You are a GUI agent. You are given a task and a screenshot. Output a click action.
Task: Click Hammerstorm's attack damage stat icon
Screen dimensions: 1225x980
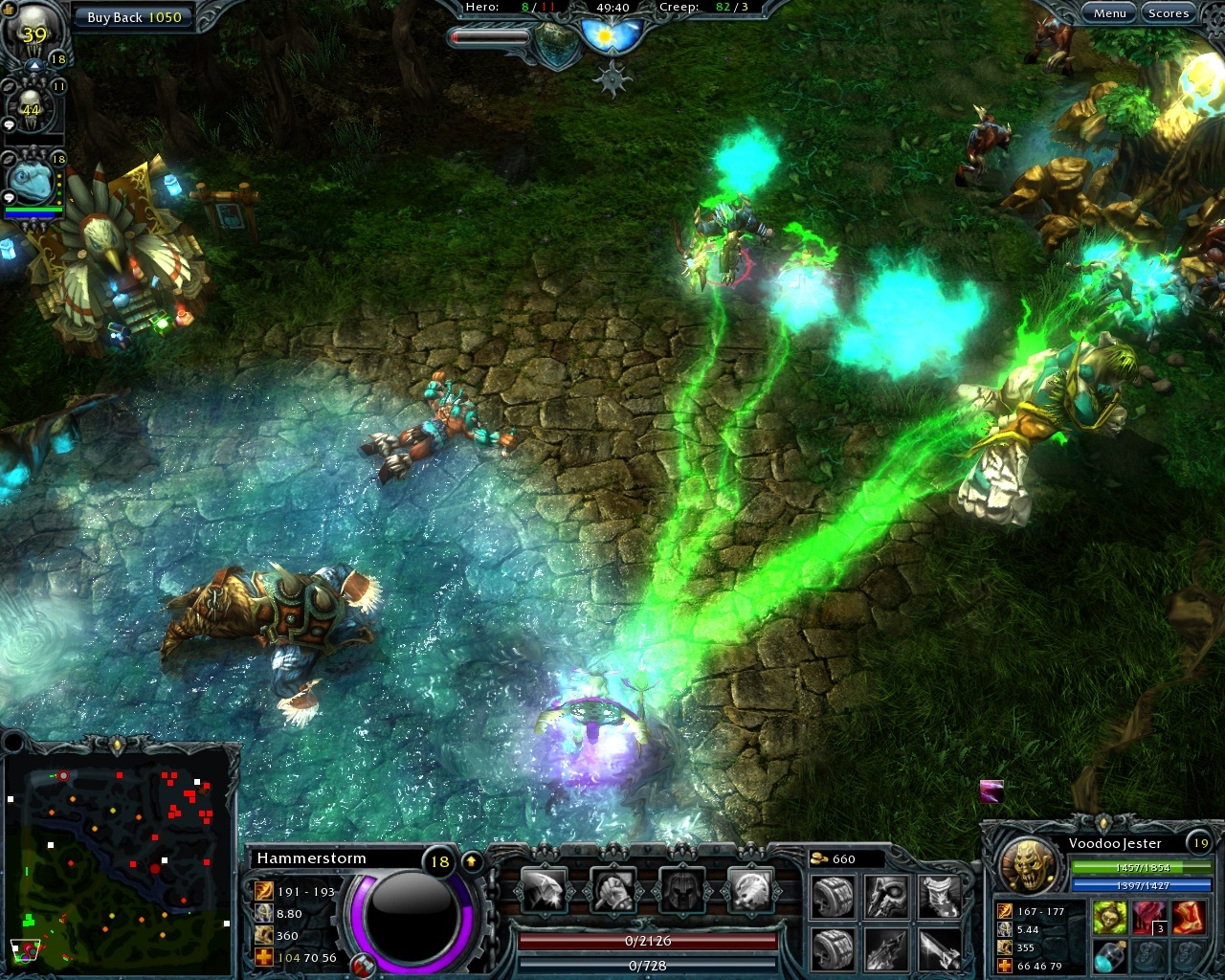(263, 890)
